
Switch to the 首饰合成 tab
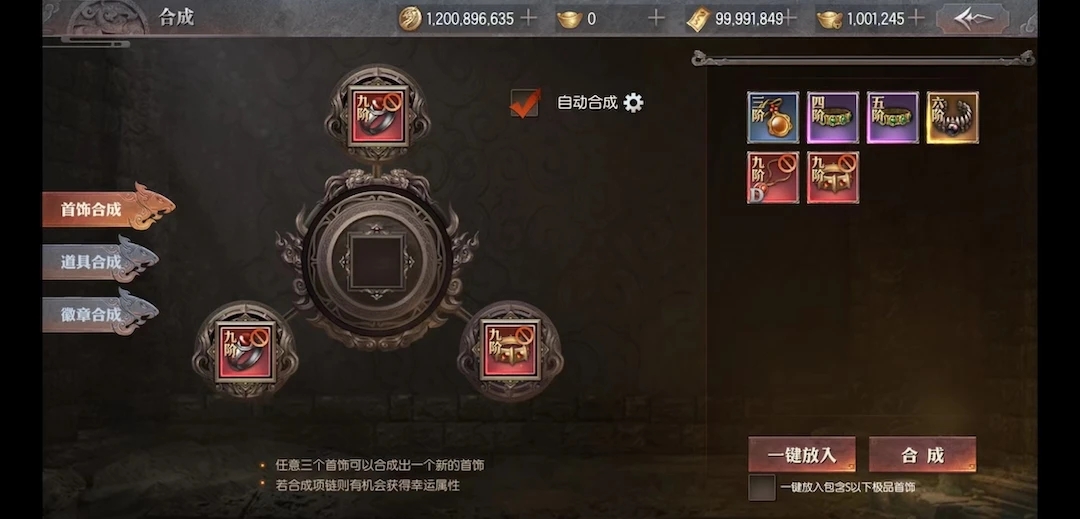coord(105,209)
